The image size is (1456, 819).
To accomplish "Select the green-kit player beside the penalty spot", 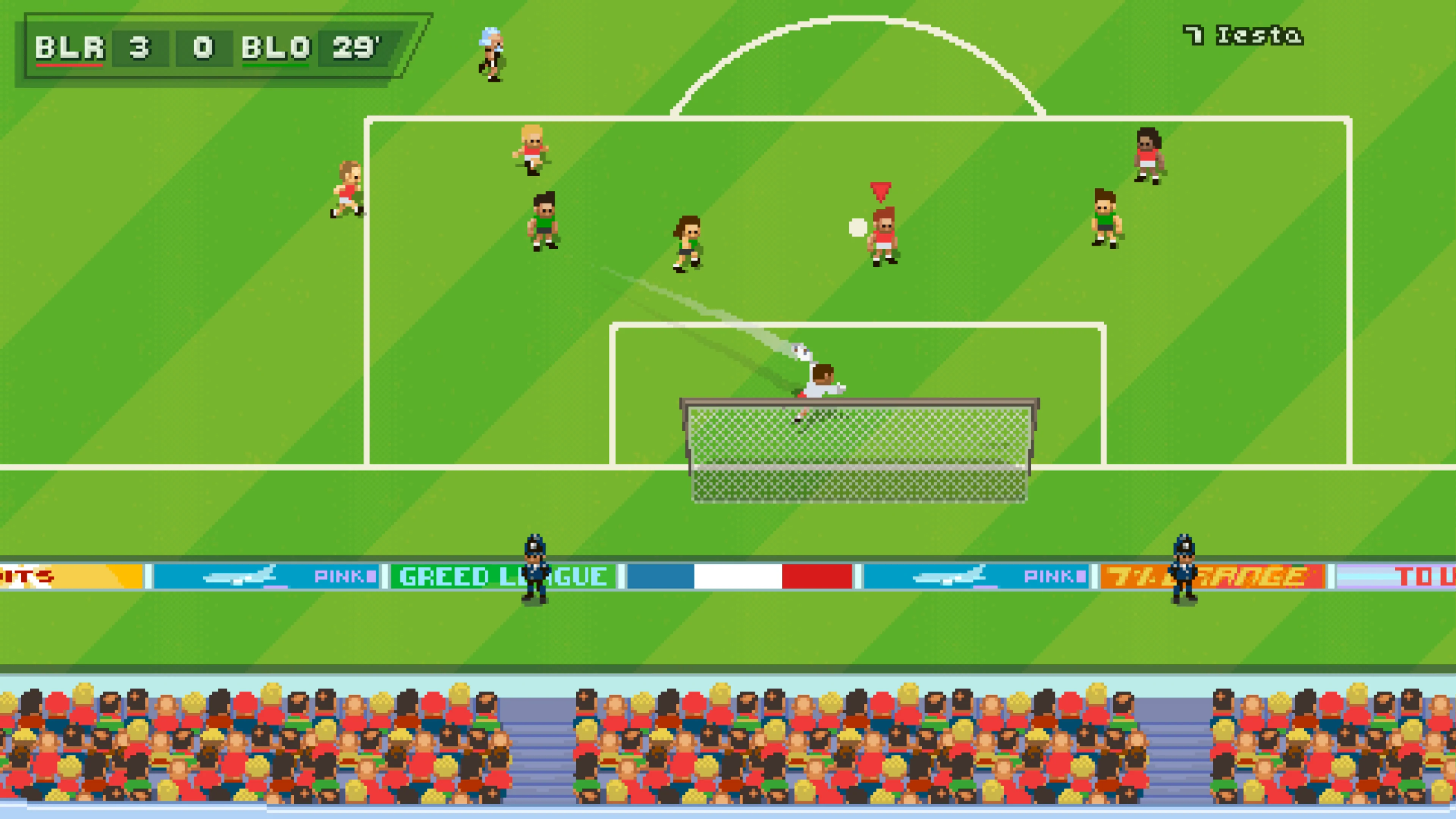I will 687,243.
